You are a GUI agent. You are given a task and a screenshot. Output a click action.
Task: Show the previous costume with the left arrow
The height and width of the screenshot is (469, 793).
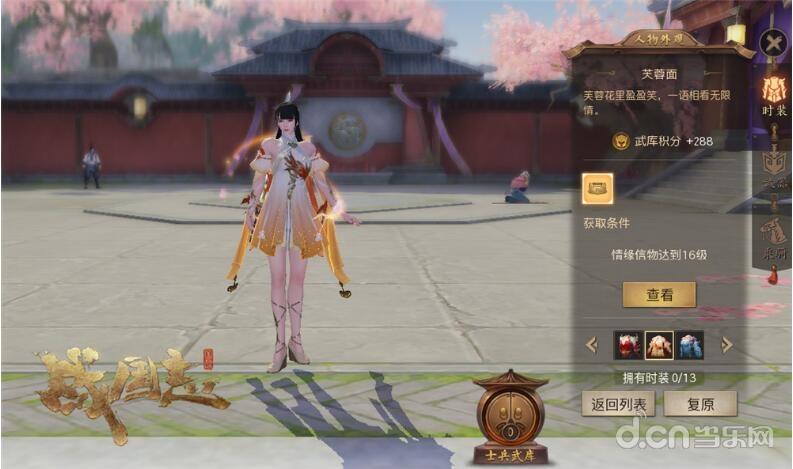591,345
